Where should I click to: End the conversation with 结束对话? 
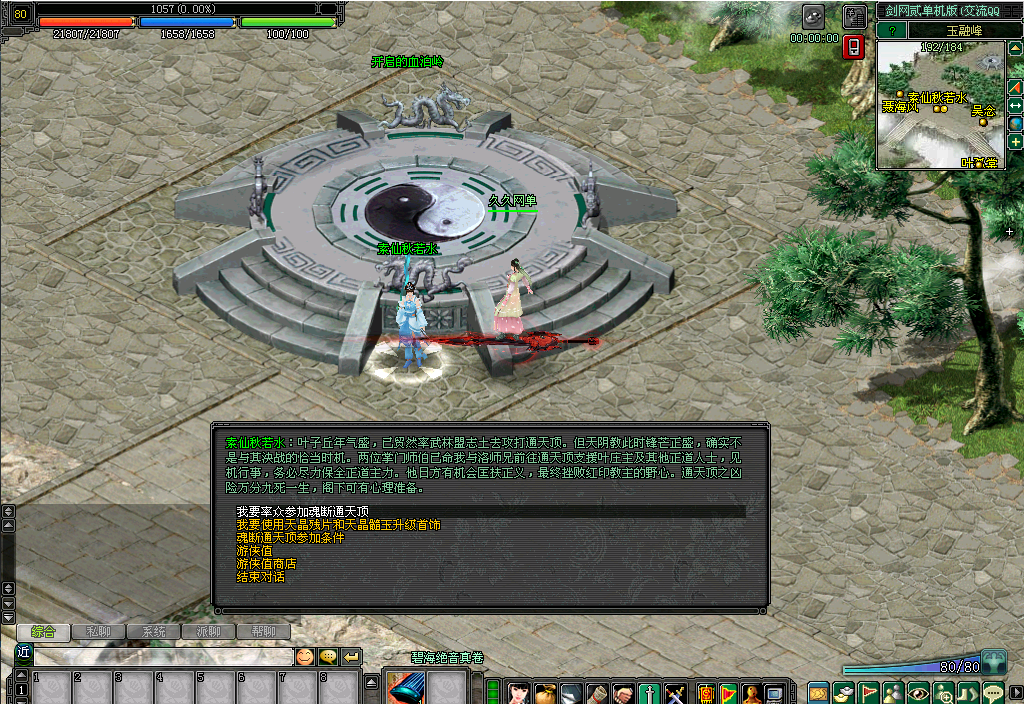(260, 577)
